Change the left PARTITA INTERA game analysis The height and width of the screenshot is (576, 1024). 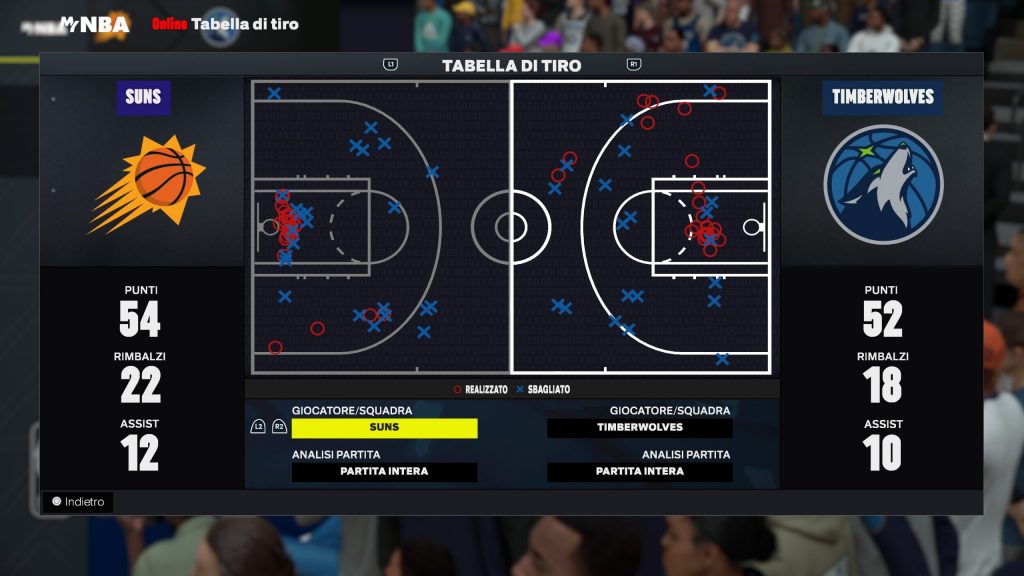[384, 472]
